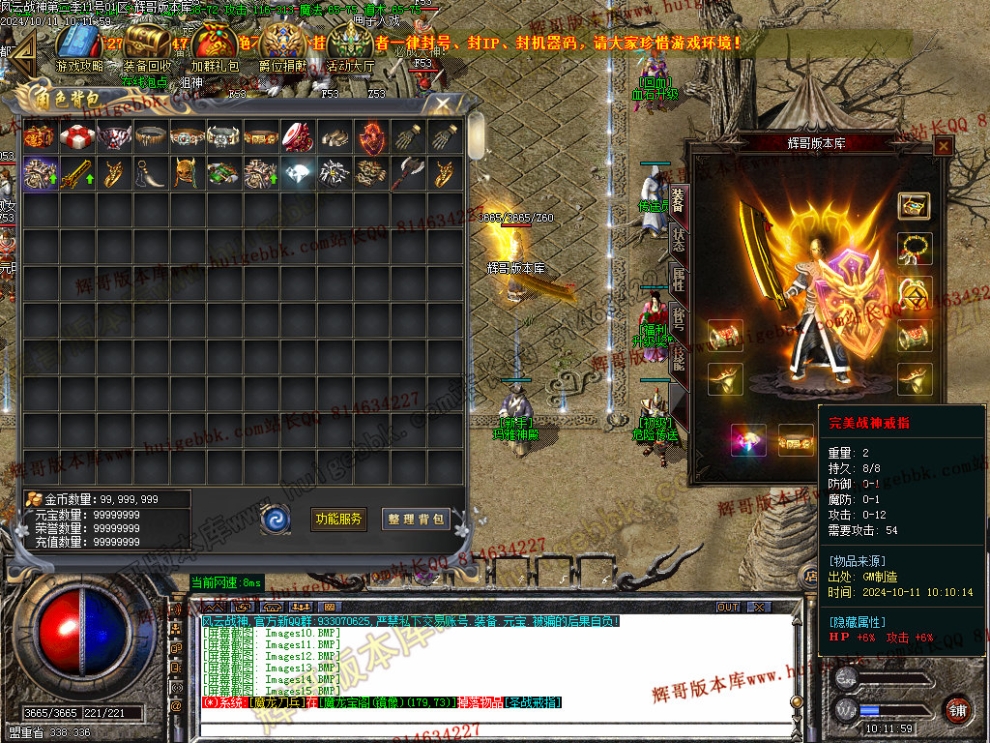
Task: Sort the bag with 整理背包
Action: (x=415, y=519)
